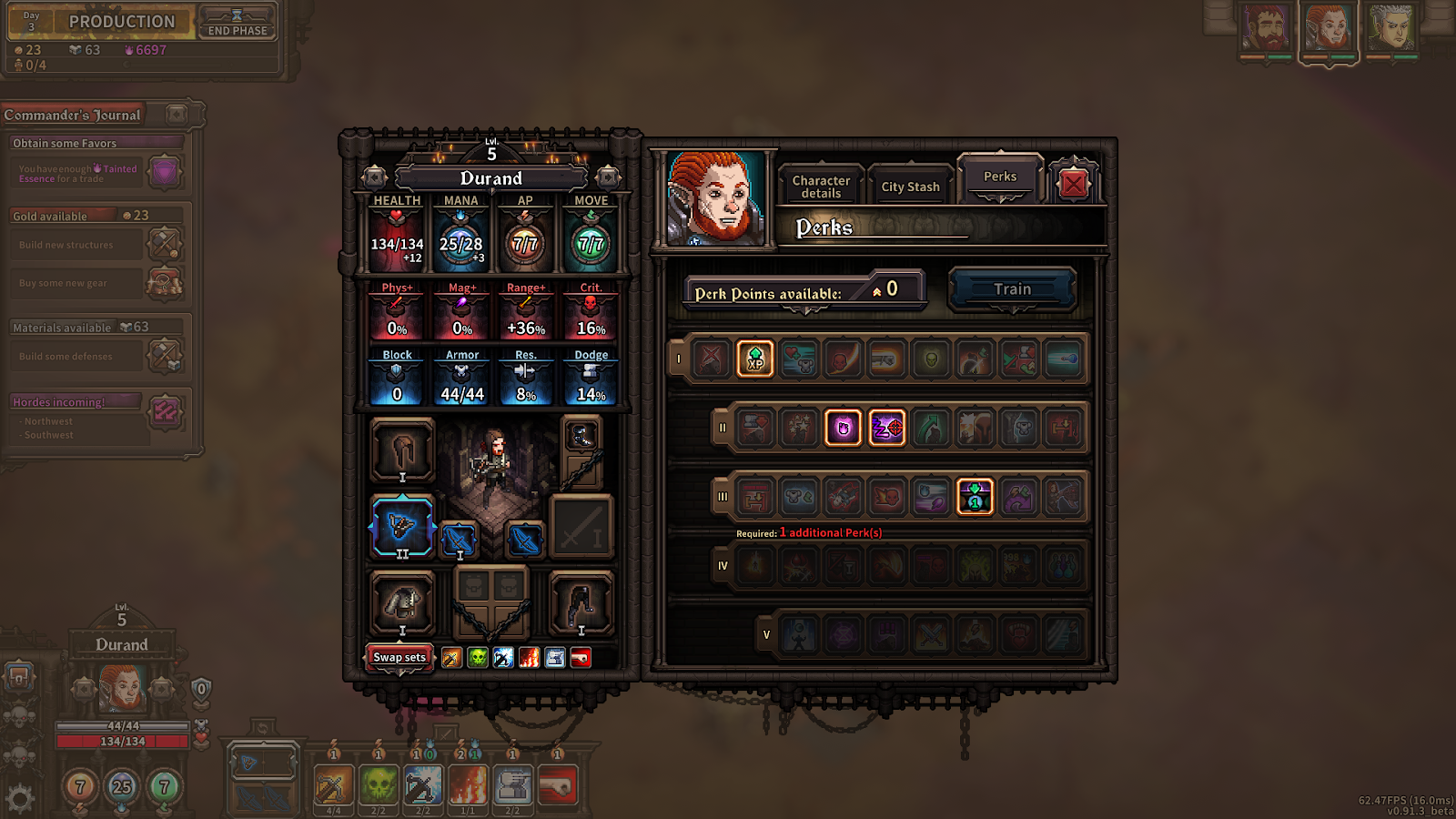
Task: Close the character sheet window
Action: pyautogui.click(x=1073, y=185)
